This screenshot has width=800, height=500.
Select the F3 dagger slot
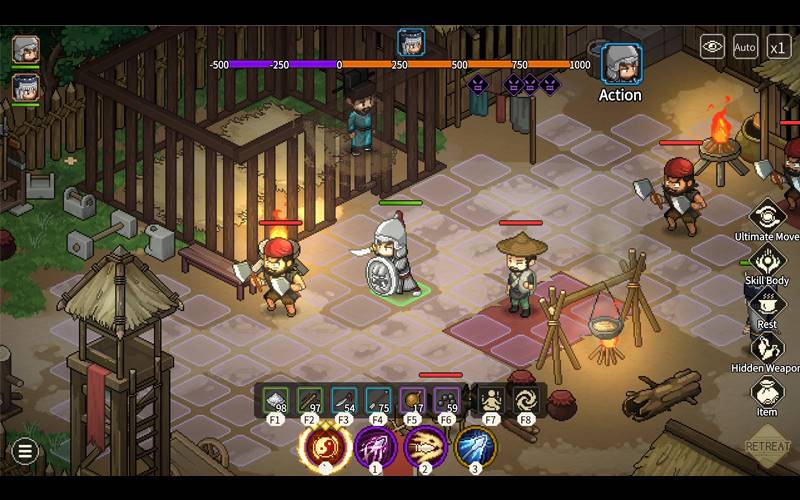[344, 400]
